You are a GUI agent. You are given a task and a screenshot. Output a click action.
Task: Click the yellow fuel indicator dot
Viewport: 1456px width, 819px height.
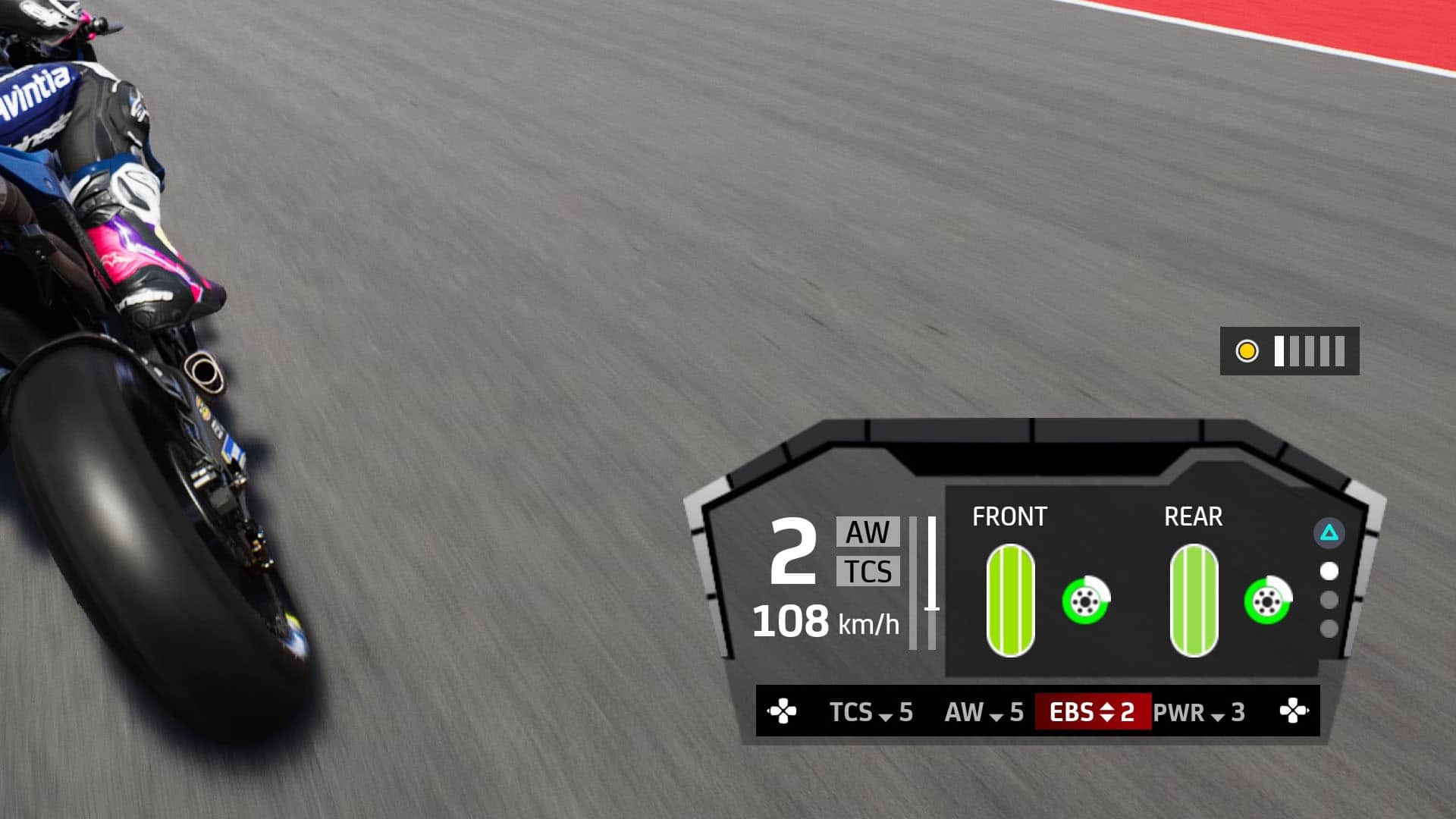pyautogui.click(x=1246, y=351)
